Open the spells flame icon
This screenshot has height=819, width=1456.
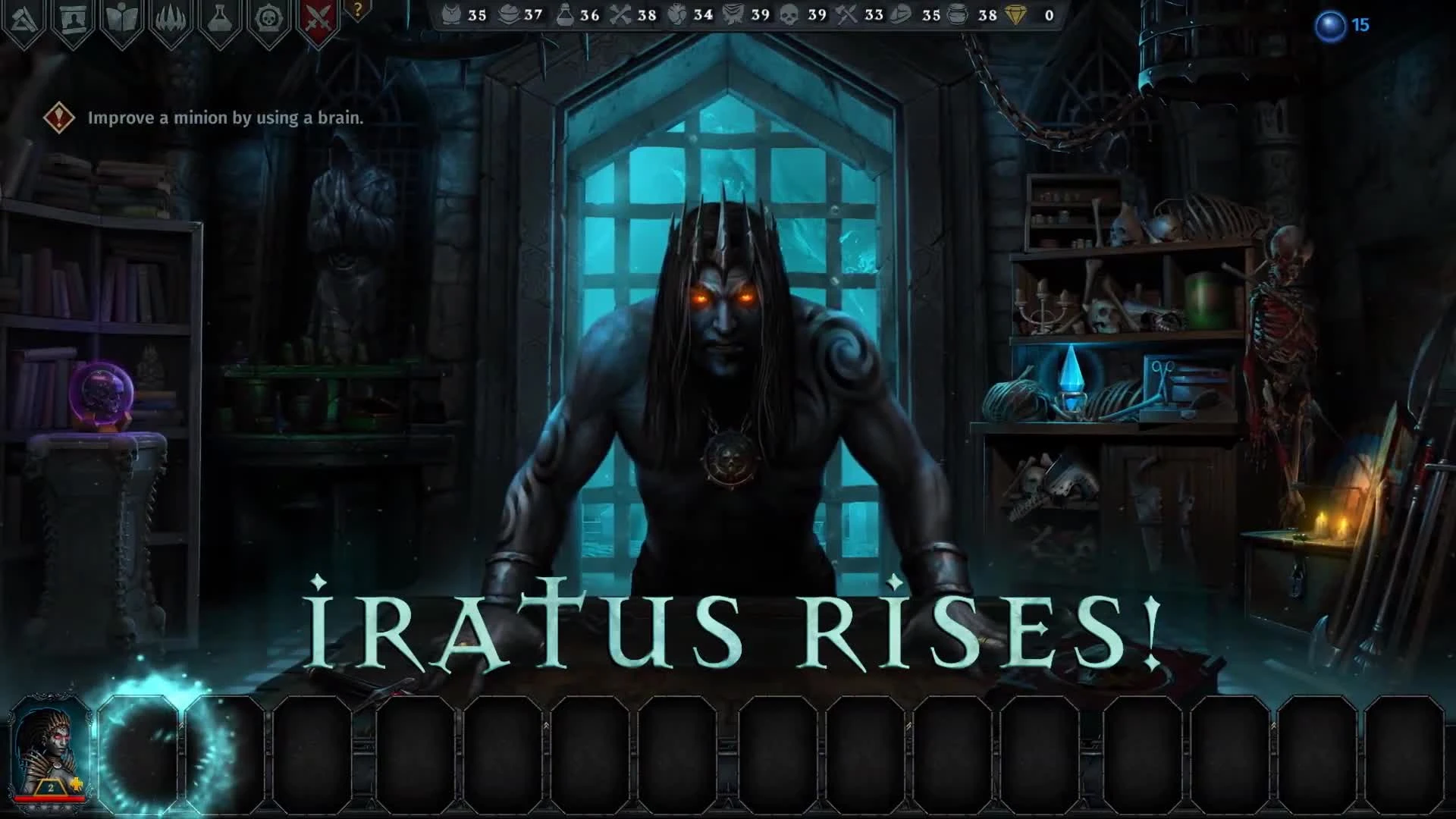170,15
